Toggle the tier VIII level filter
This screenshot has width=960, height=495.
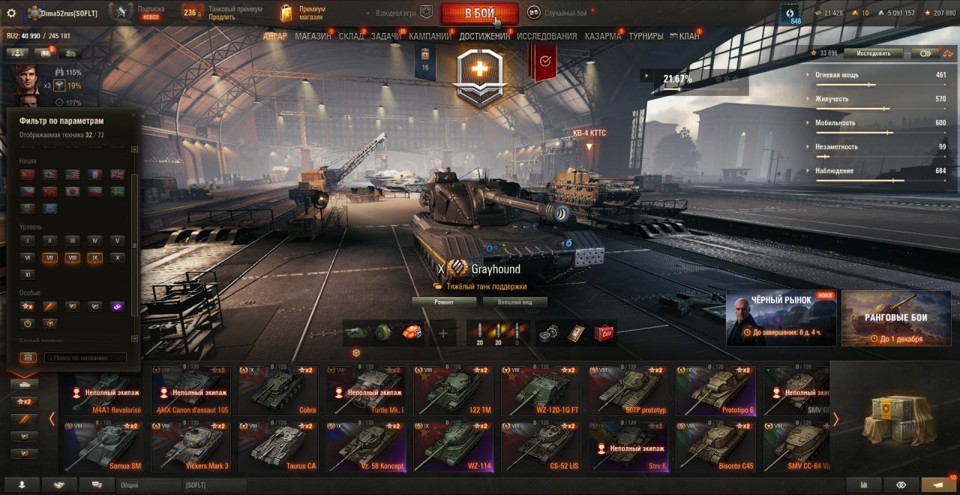click(72, 257)
